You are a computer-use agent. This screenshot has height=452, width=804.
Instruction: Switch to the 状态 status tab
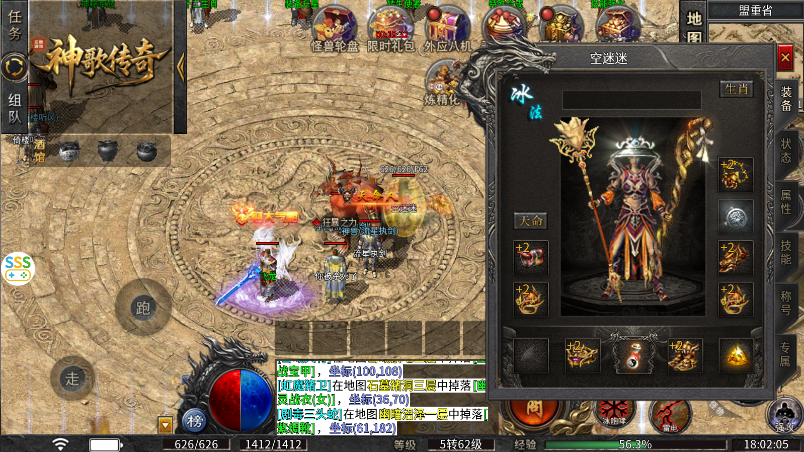(786, 150)
